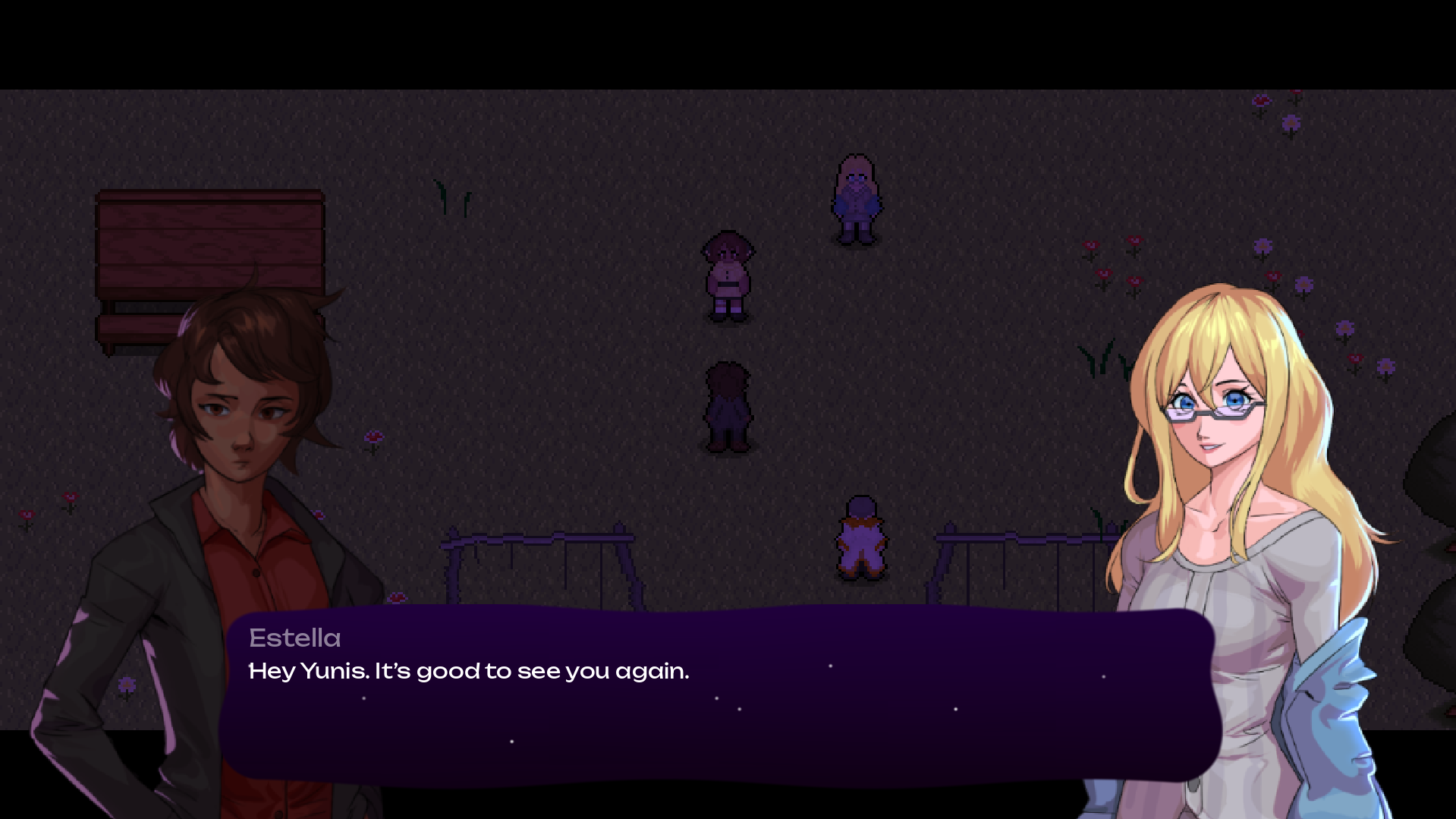Select a purple flower near the top right

pos(1290,121)
